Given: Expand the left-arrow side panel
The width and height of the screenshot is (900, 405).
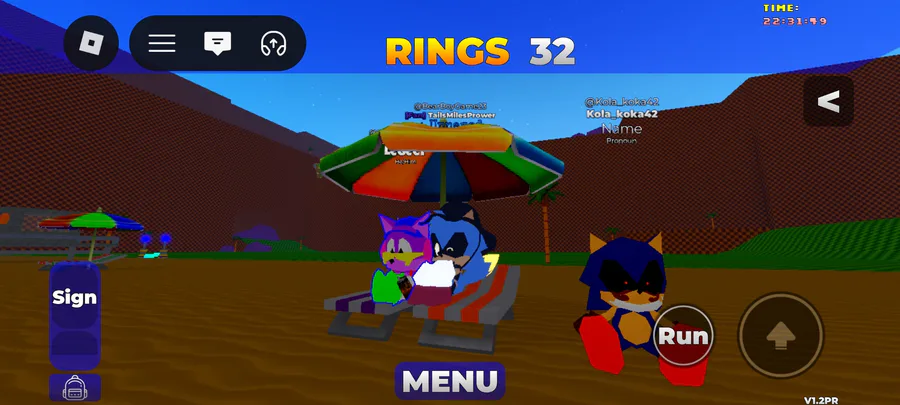Looking at the screenshot, I should coord(828,102).
